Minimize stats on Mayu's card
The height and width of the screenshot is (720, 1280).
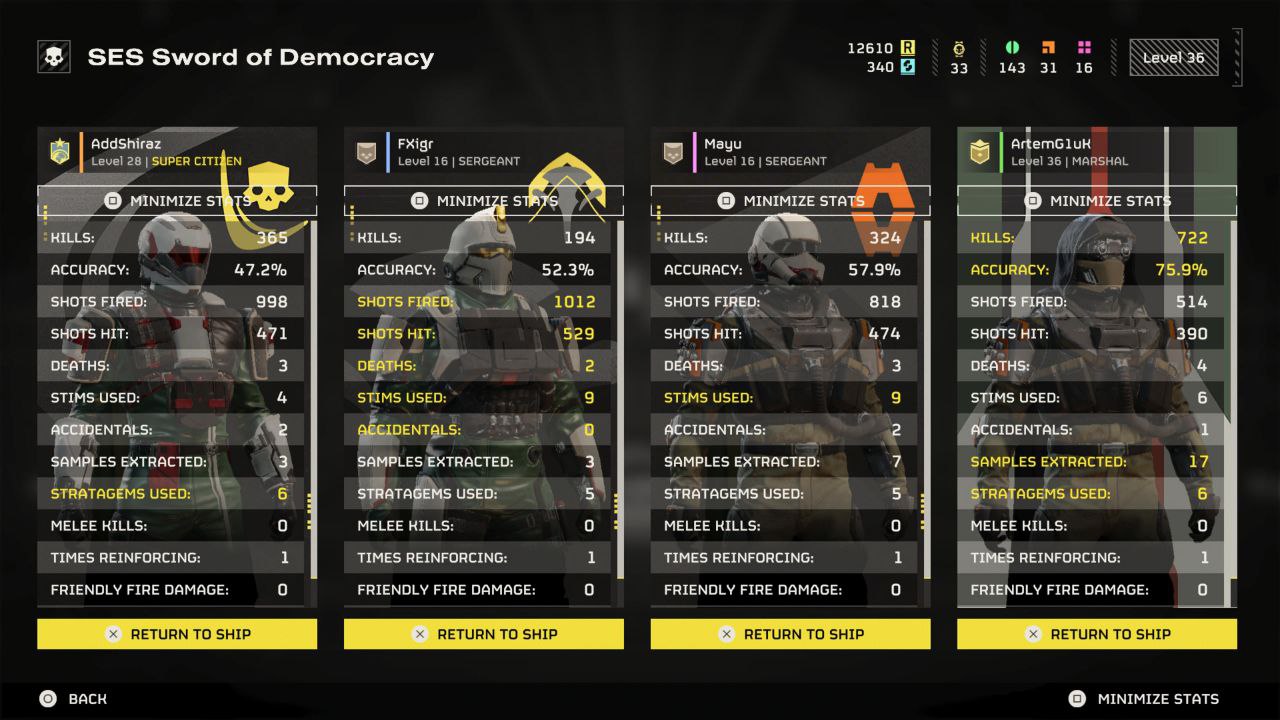click(790, 201)
